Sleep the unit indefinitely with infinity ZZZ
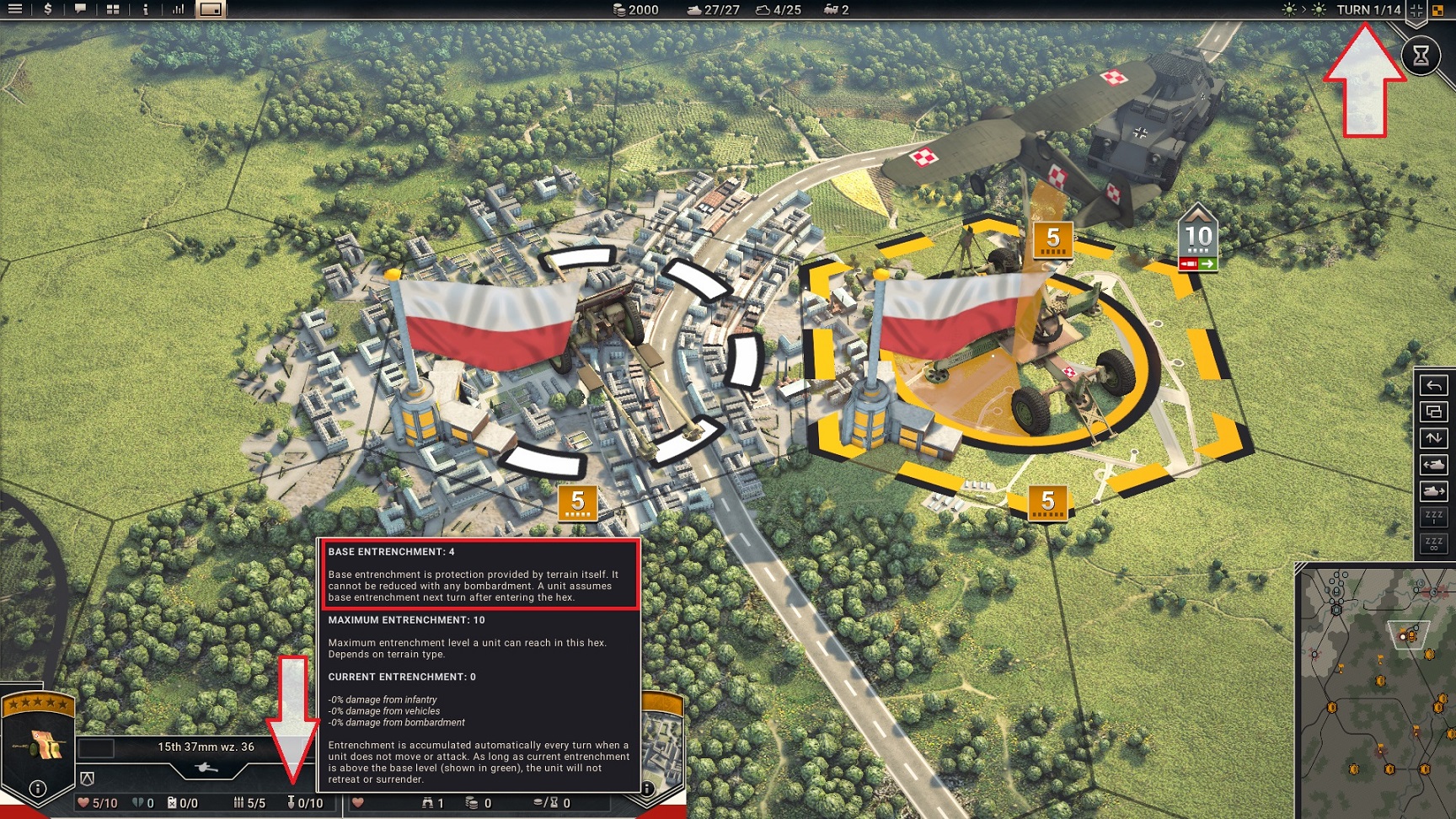This screenshot has height=819, width=1456. pyautogui.click(x=1433, y=543)
